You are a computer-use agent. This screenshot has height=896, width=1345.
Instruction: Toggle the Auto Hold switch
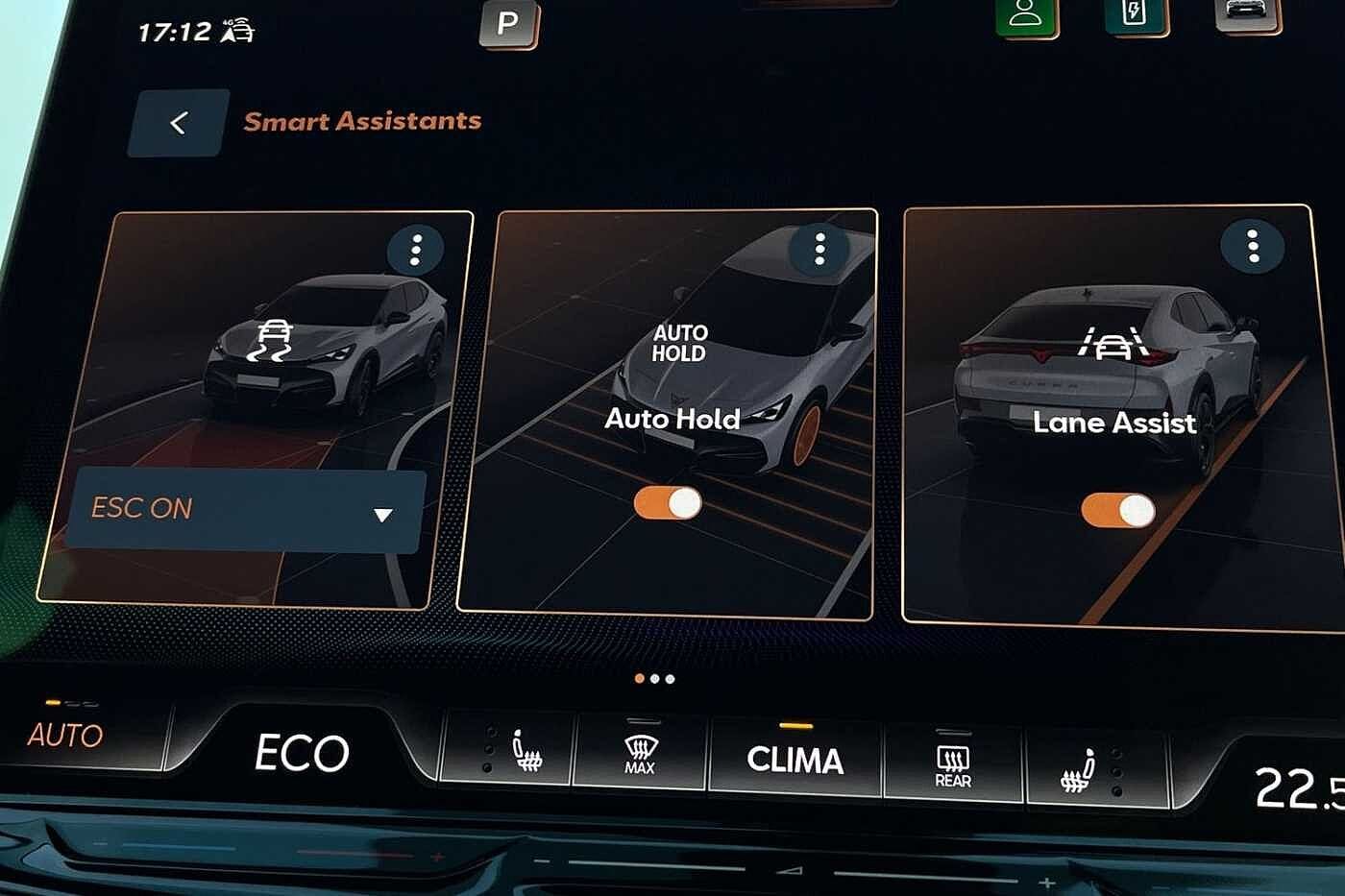pos(668,503)
